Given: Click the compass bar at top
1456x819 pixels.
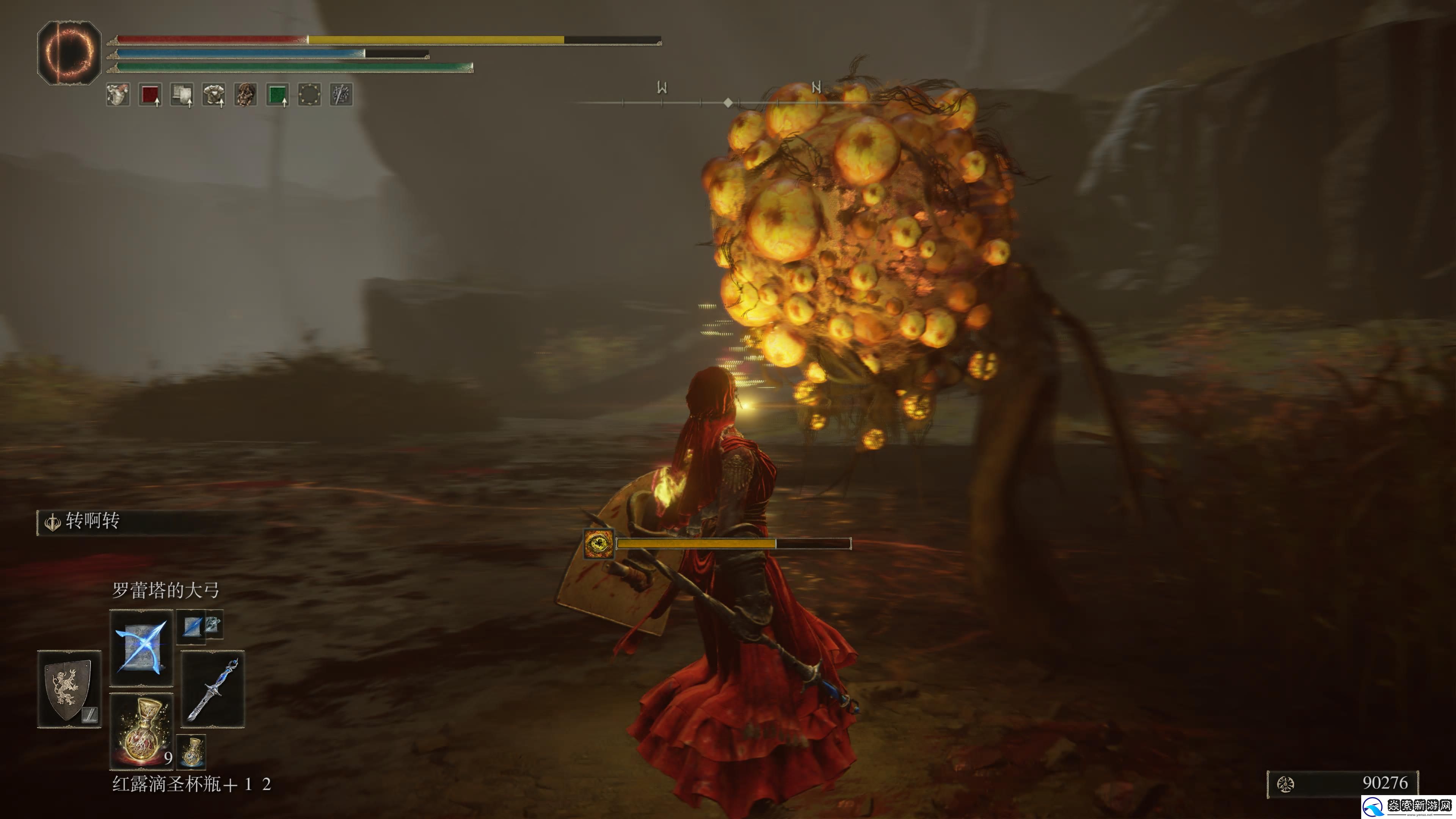Looking at the screenshot, I should pos(728,102).
